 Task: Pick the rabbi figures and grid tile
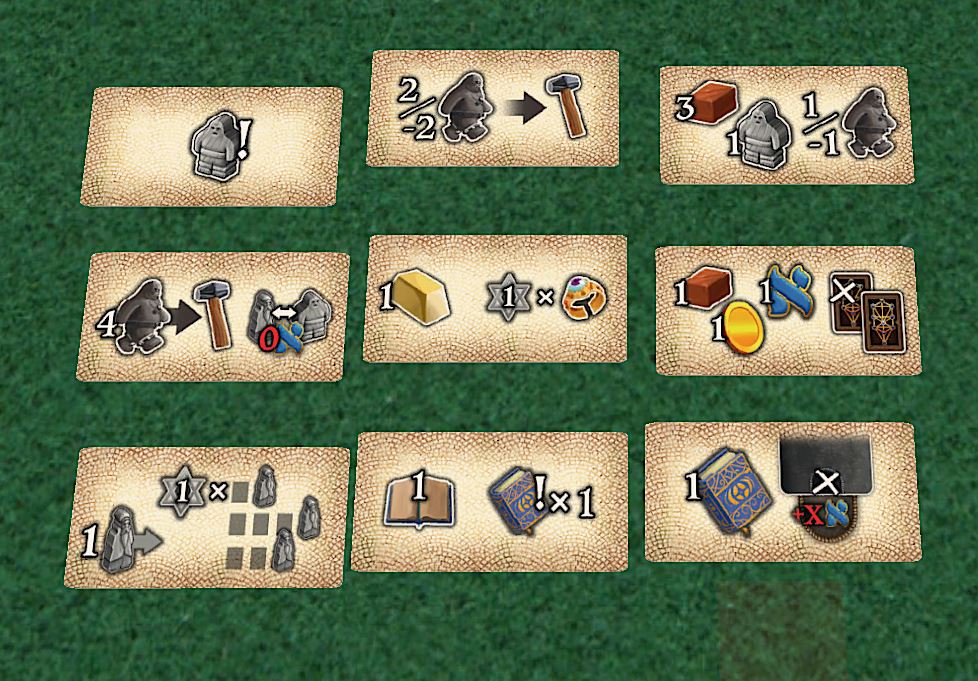tap(208, 517)
